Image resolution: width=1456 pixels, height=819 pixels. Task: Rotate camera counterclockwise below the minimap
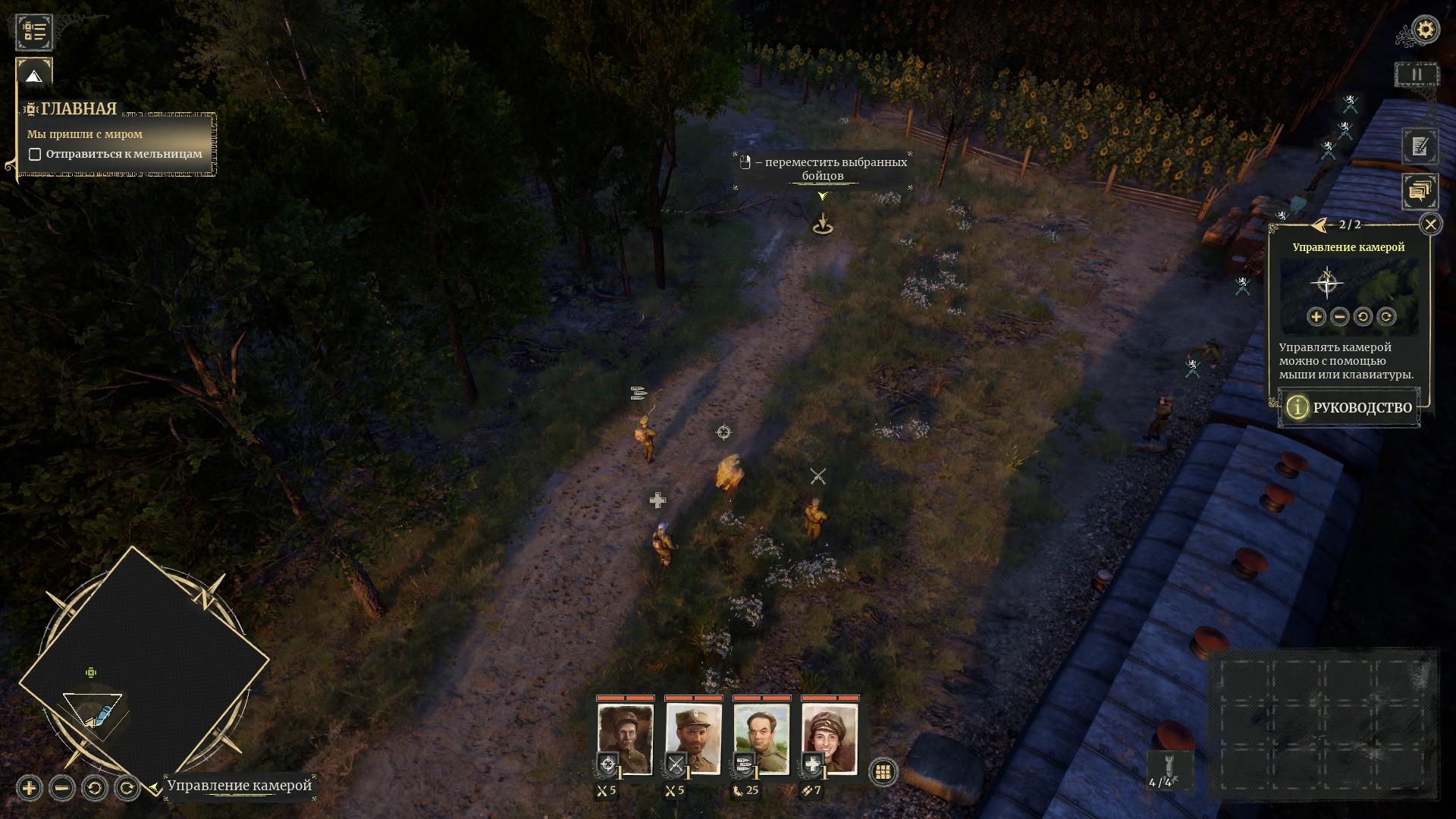point(95,789)
